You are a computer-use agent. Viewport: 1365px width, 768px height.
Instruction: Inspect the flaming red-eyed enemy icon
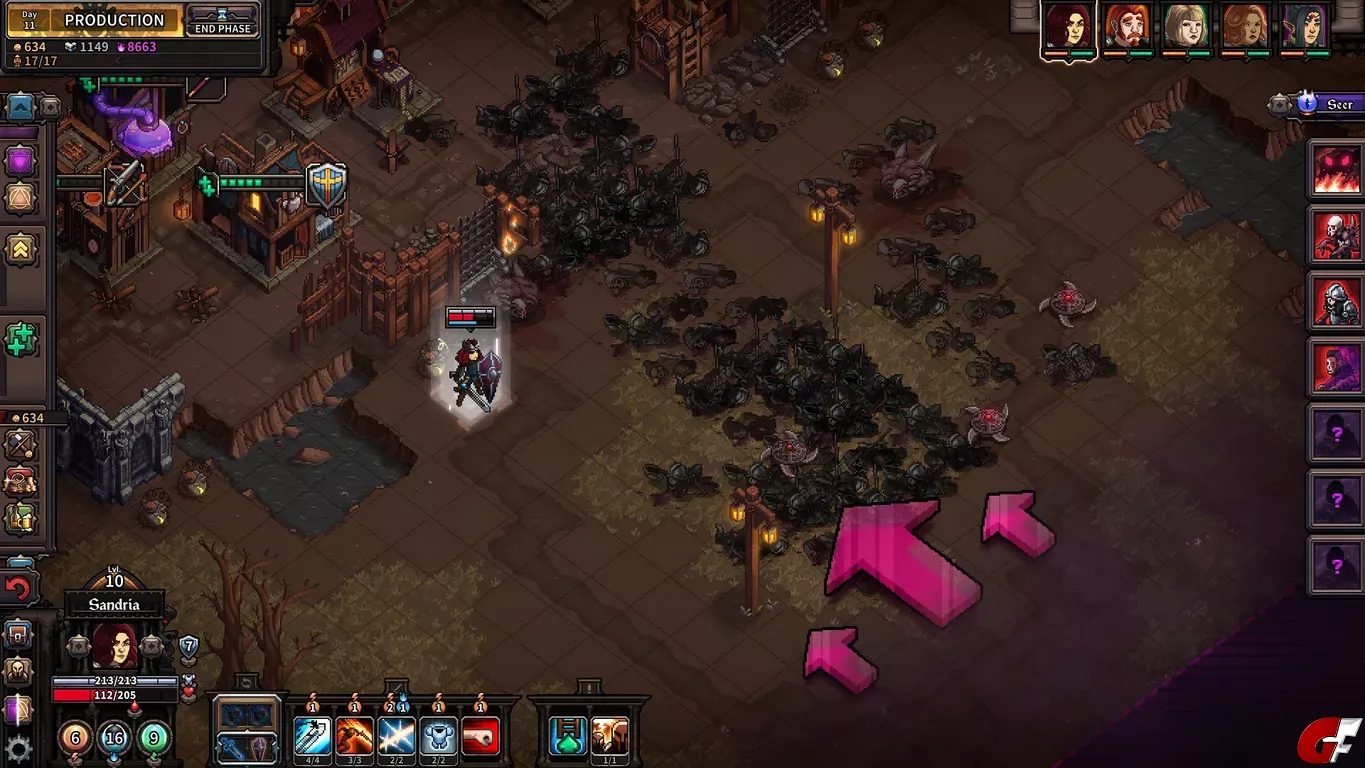(x=1337, y=169)
